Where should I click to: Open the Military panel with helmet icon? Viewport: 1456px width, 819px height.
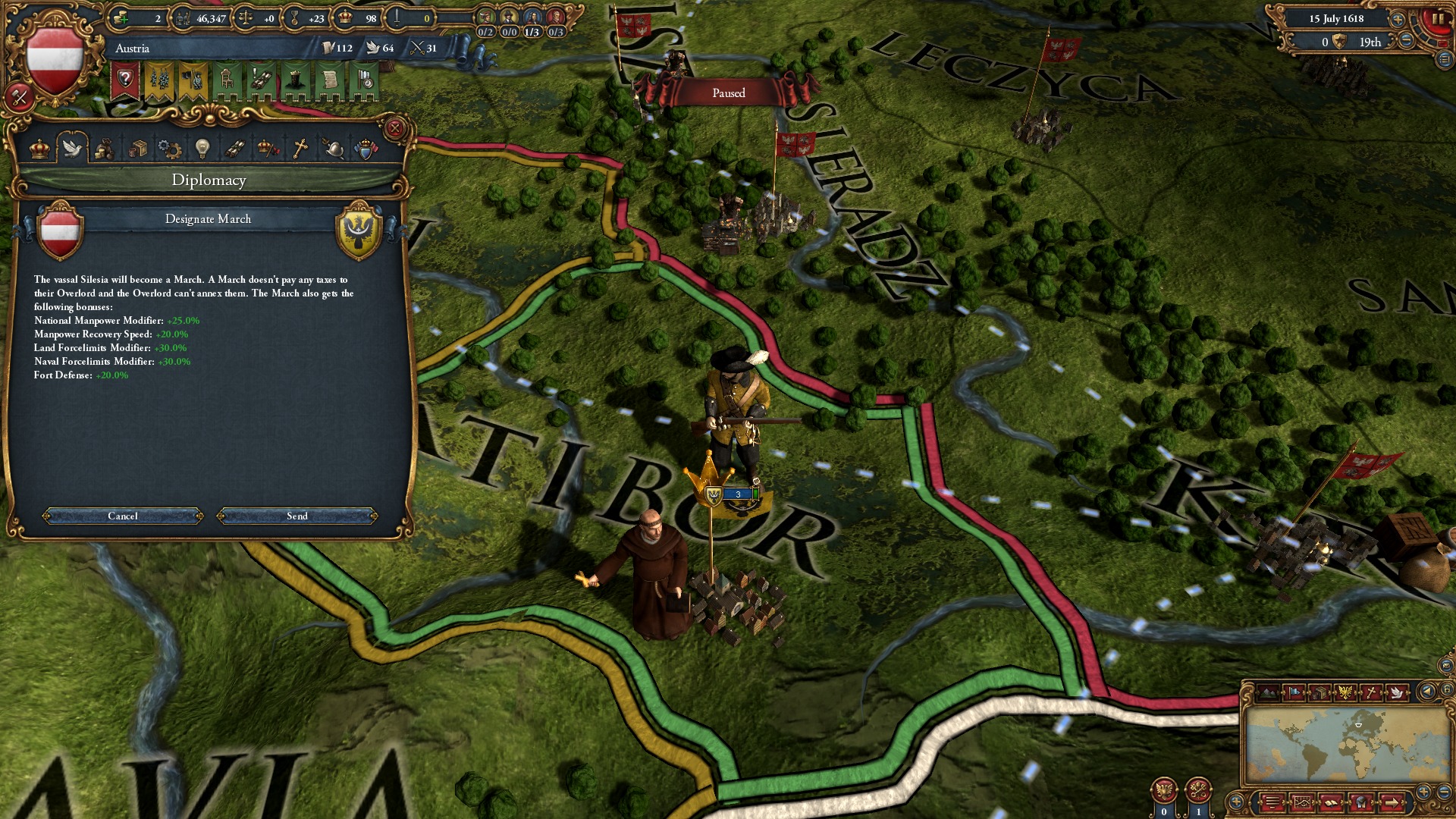pos(333,149)
